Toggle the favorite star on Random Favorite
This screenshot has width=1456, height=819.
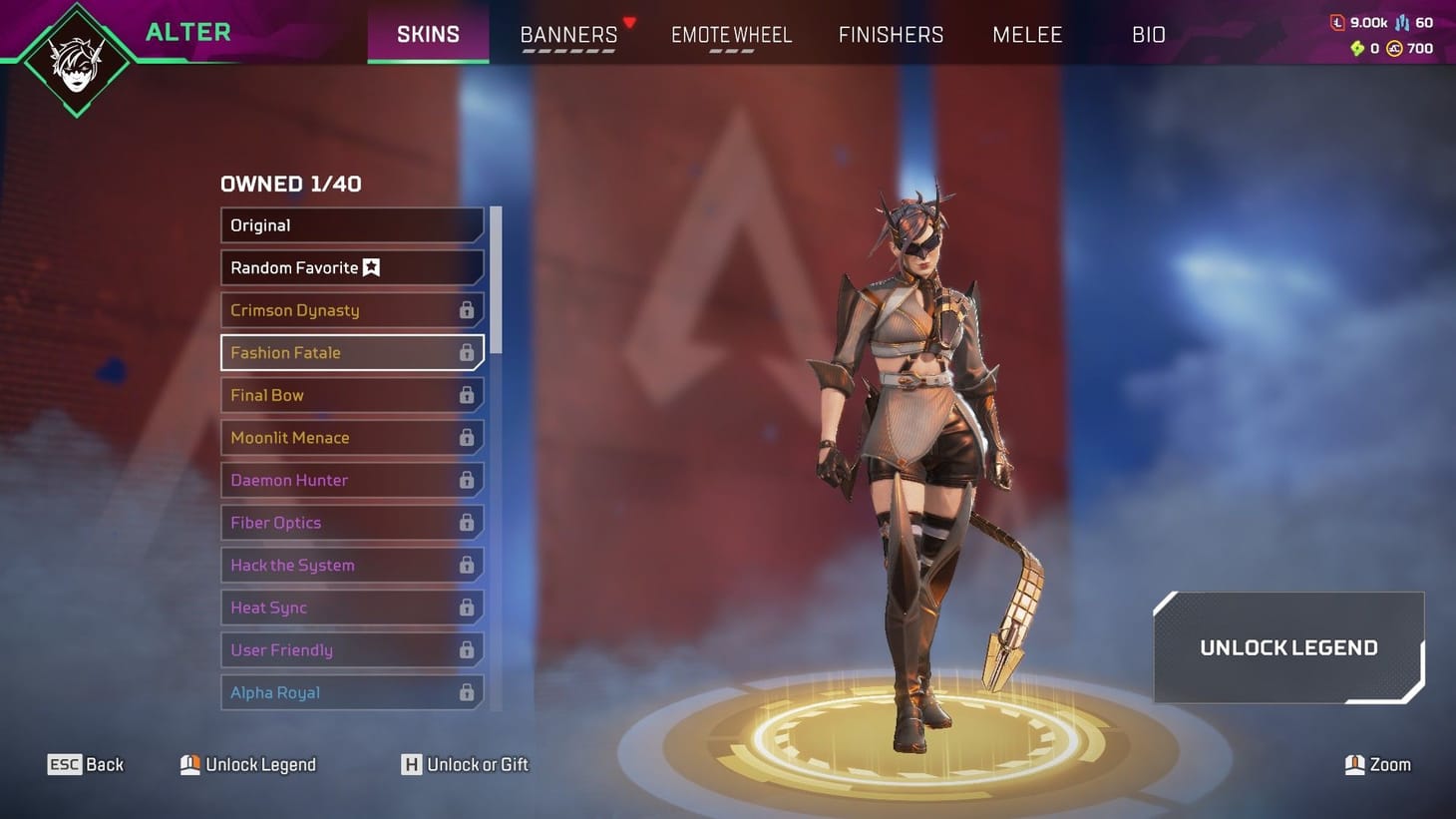click(x=371, y=267)
